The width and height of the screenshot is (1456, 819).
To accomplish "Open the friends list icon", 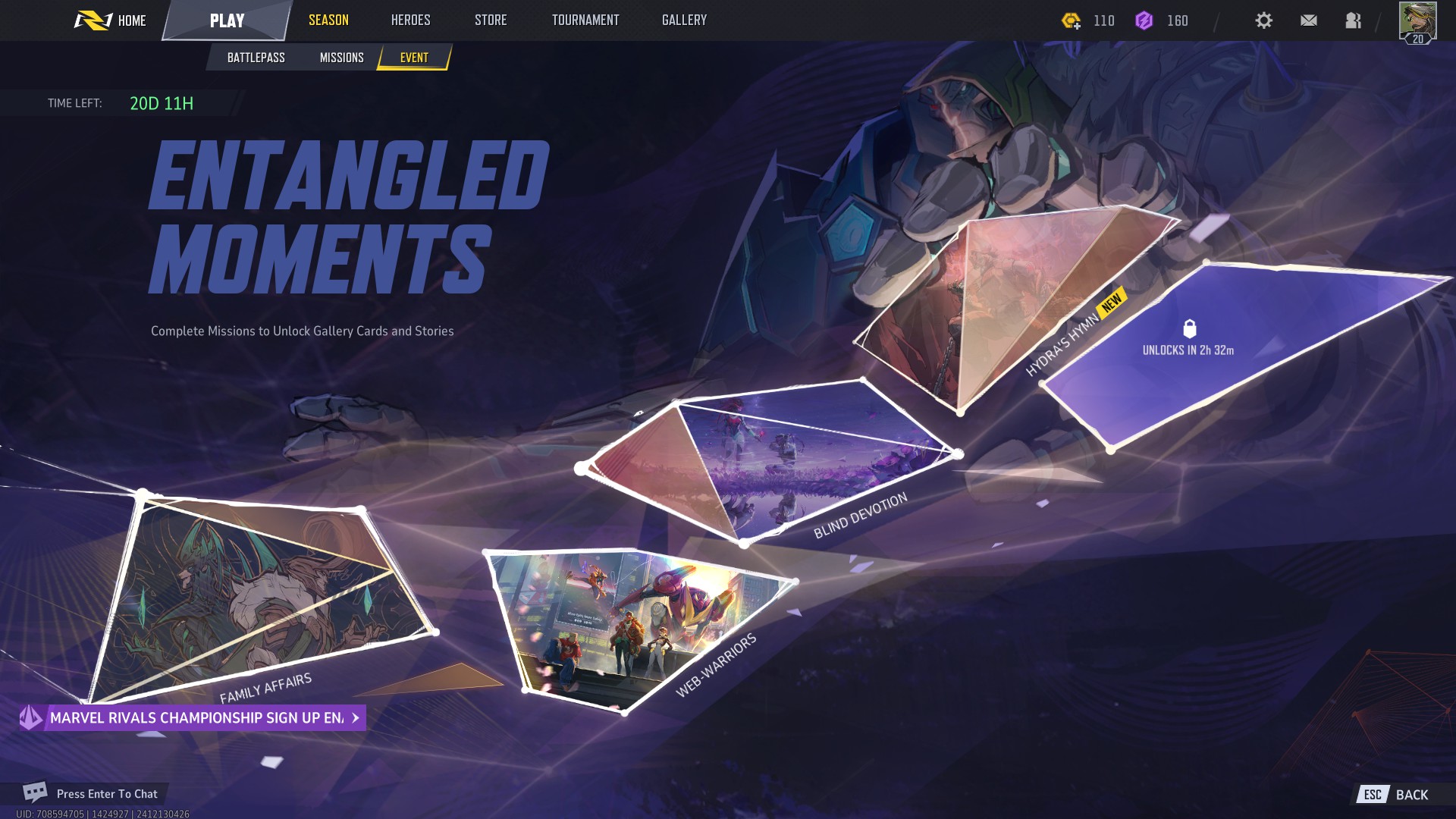I will [x=1353, y=20].
